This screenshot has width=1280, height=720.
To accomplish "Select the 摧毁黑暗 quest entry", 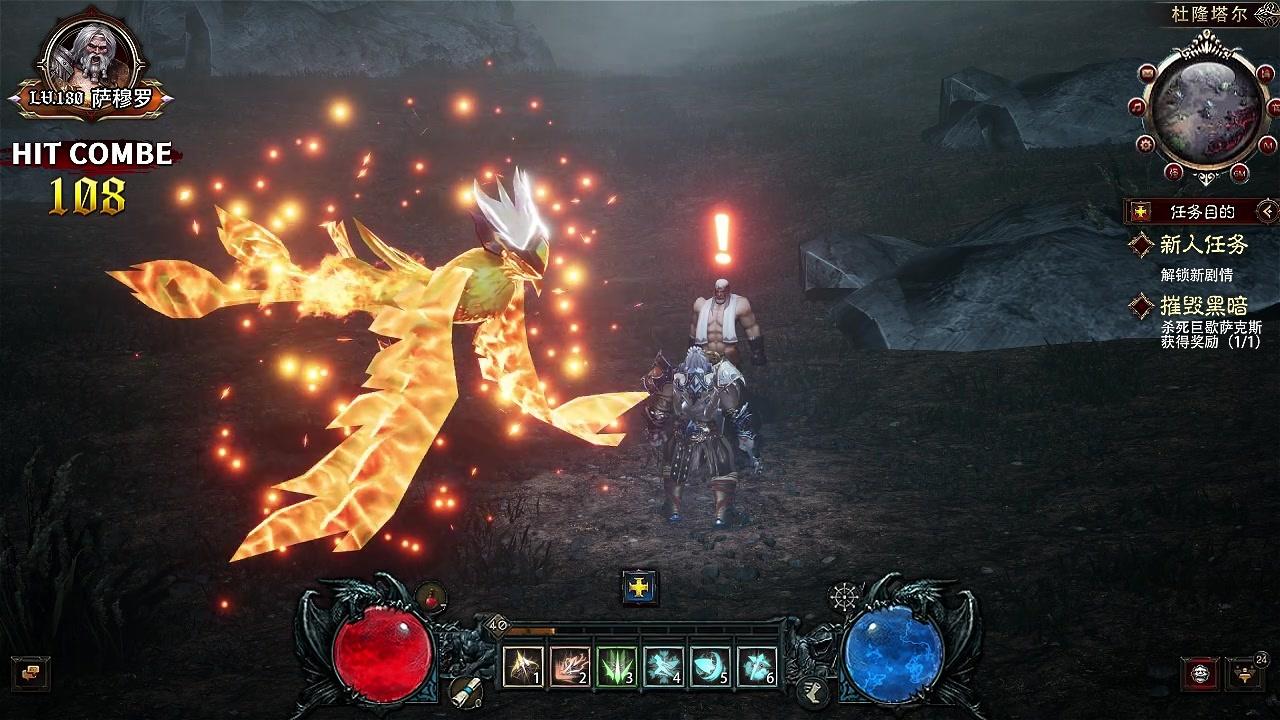I will pos(1203,306).
